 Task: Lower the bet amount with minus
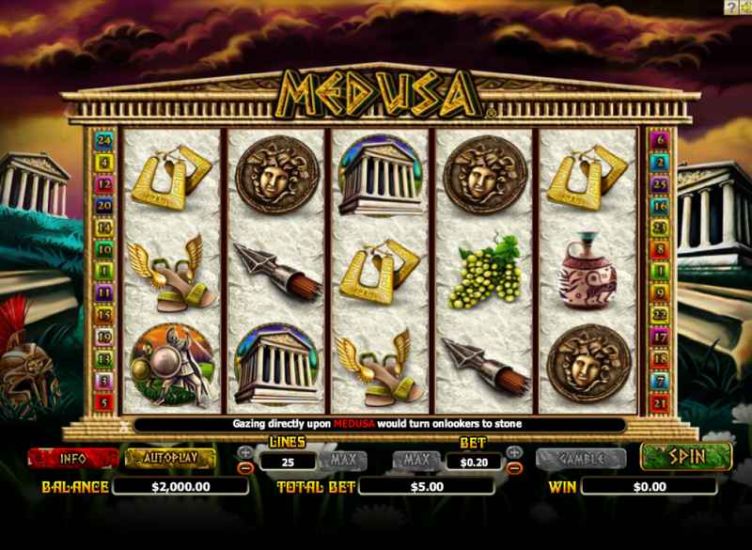[514, 467]
